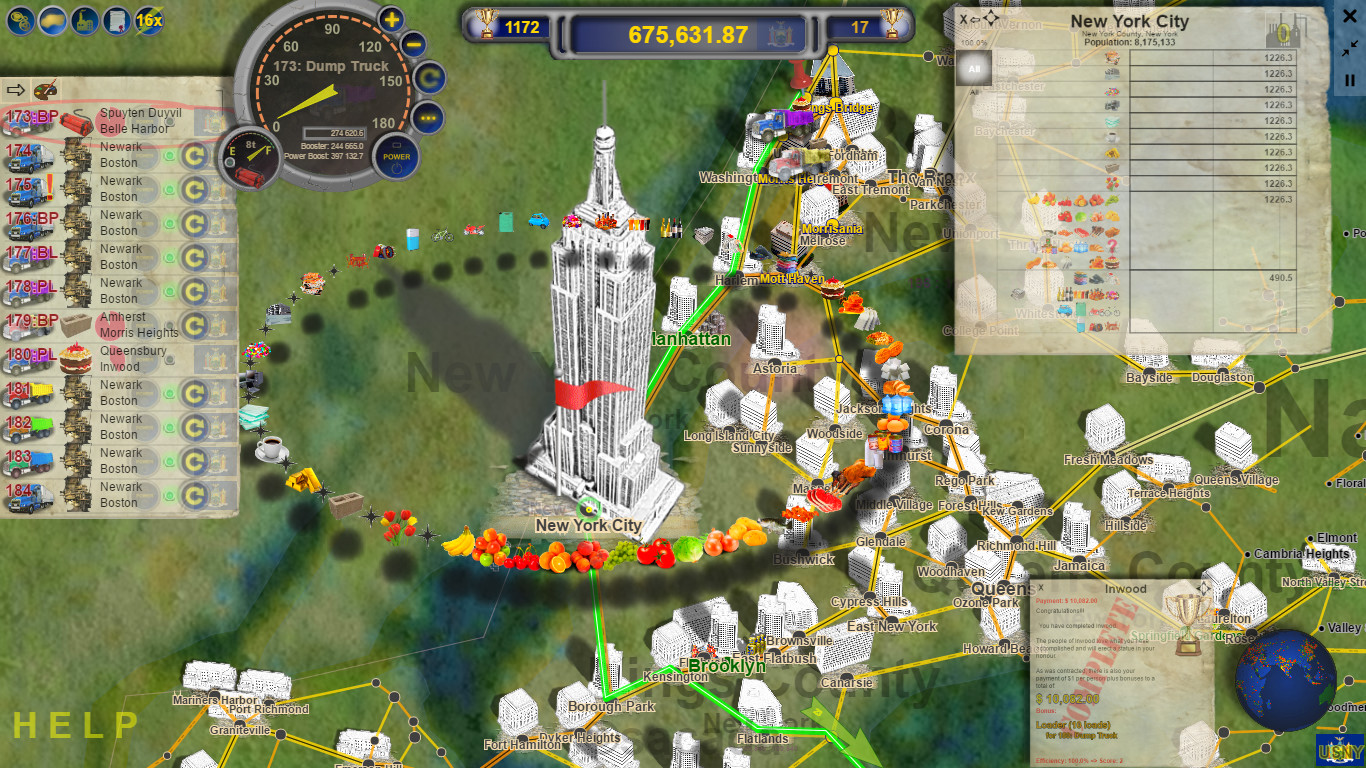Click the gears businesses icon top-left
This screenshot has height=768, width=1366.
[x=21, y=21]
